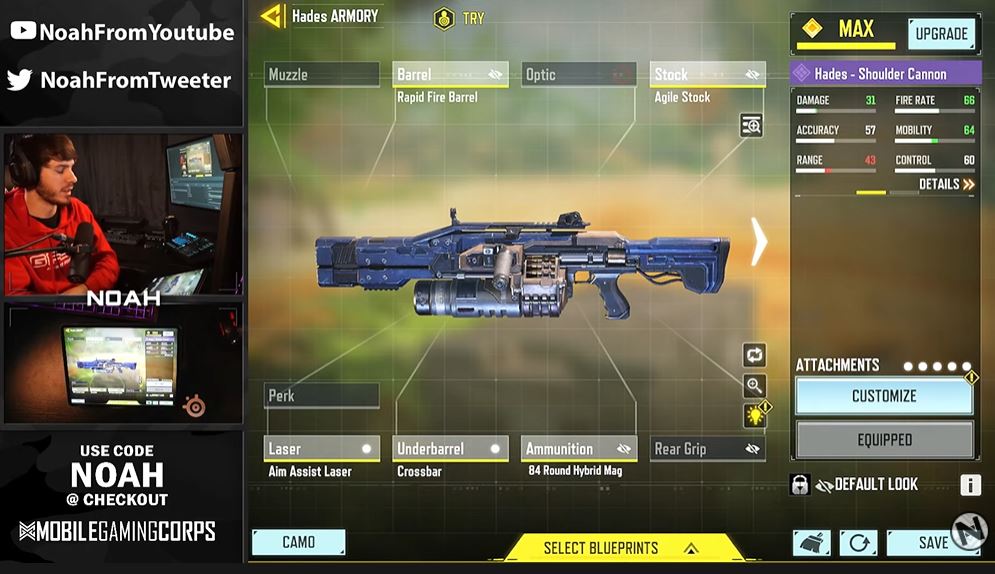Open SELECT BLUEPRINTS panel
The image size is (995, 574).
[x=620, y=548]
